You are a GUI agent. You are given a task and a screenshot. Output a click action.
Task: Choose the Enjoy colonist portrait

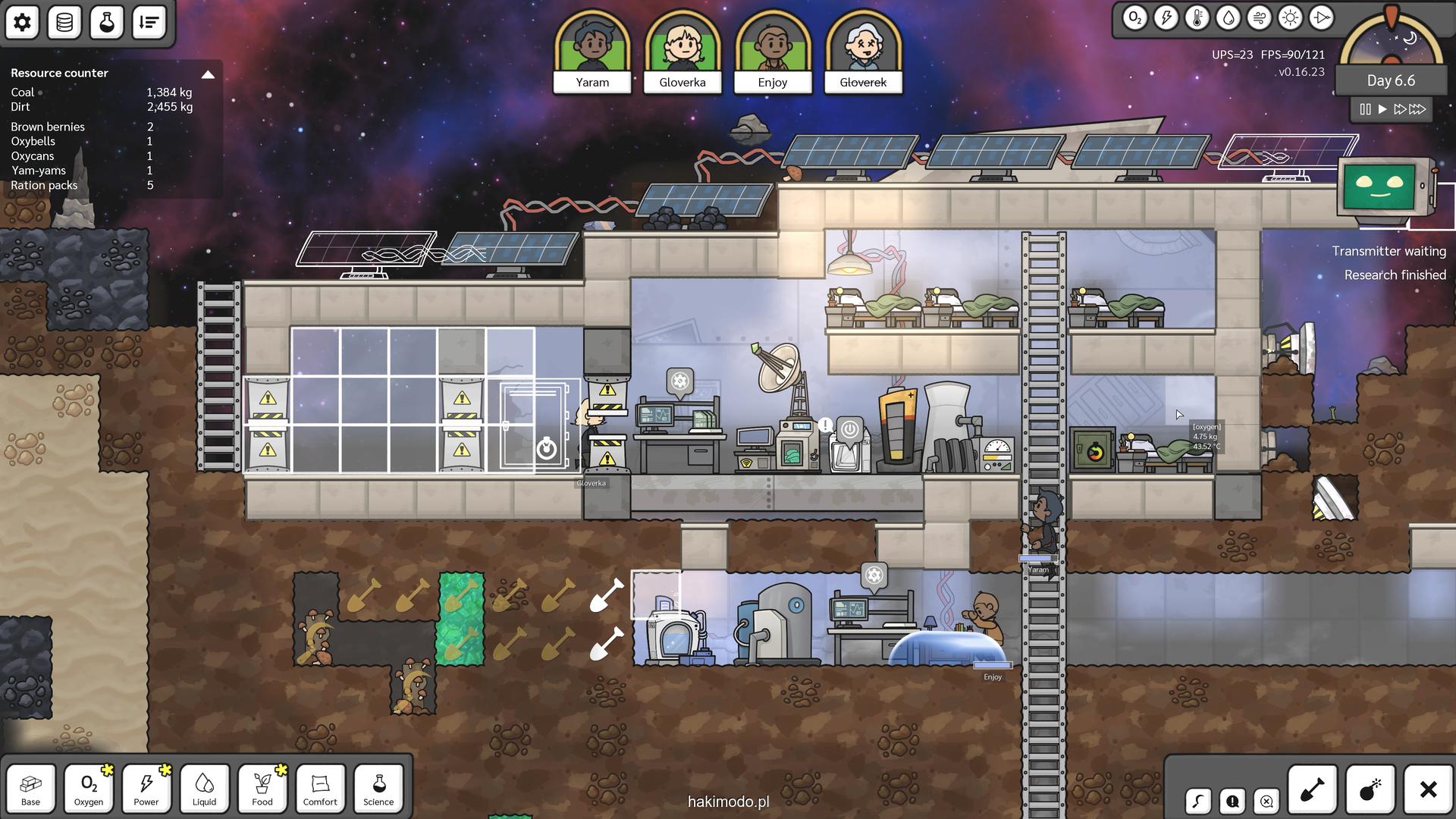[773, 51]
